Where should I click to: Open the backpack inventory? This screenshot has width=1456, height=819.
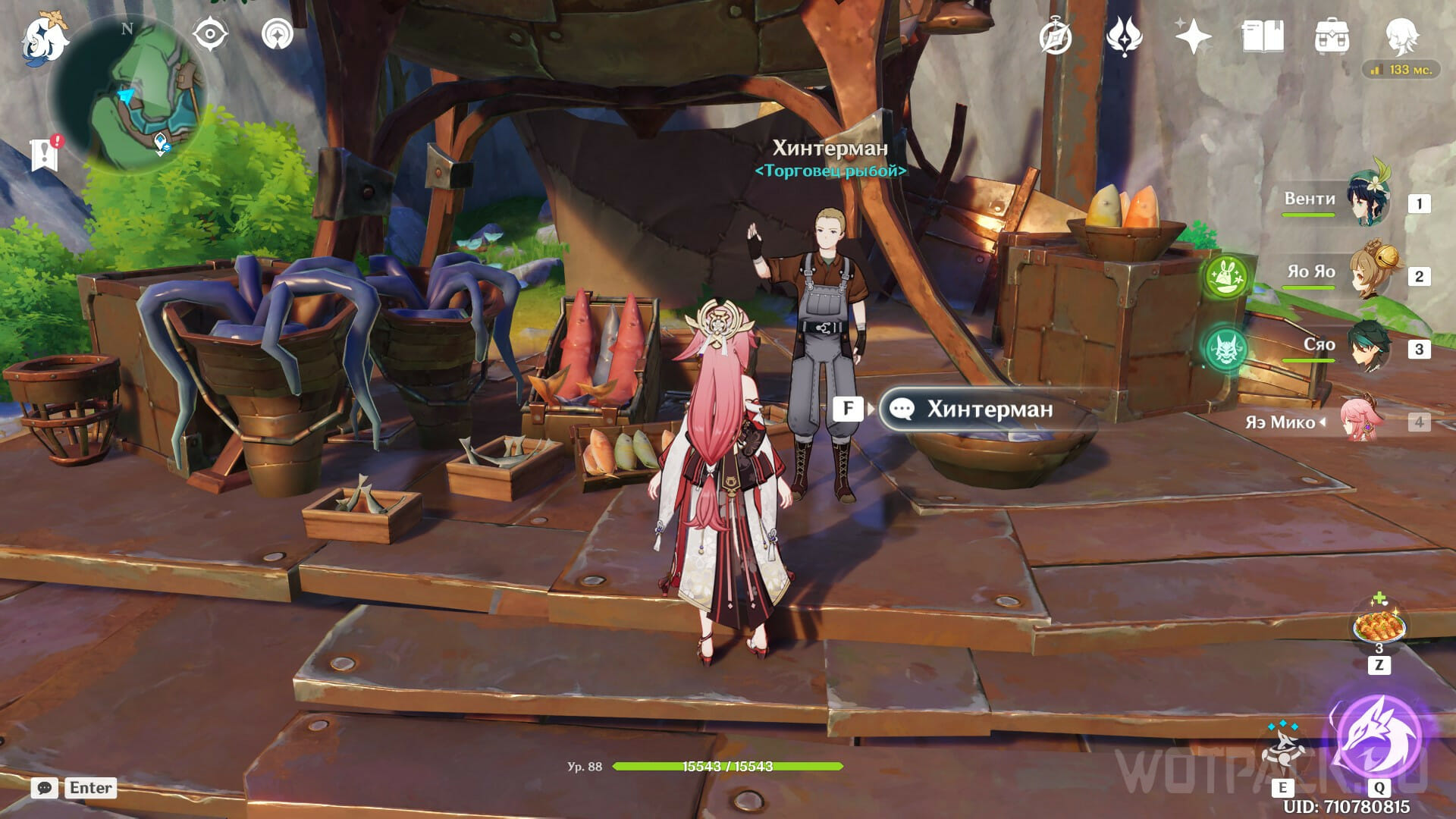click(x=1332, y=36)
